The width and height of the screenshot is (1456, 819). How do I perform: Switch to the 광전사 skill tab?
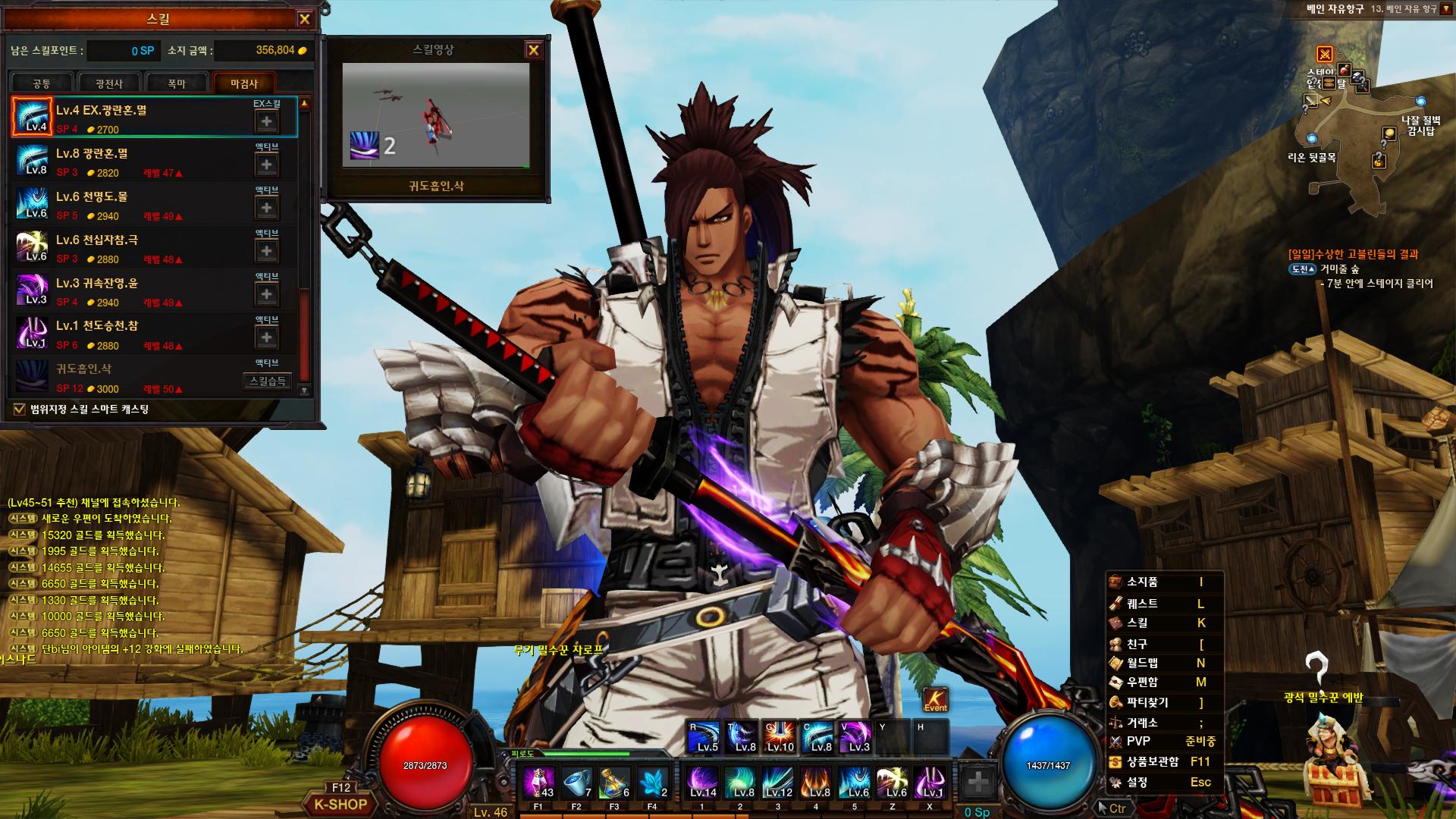(108, 83)
